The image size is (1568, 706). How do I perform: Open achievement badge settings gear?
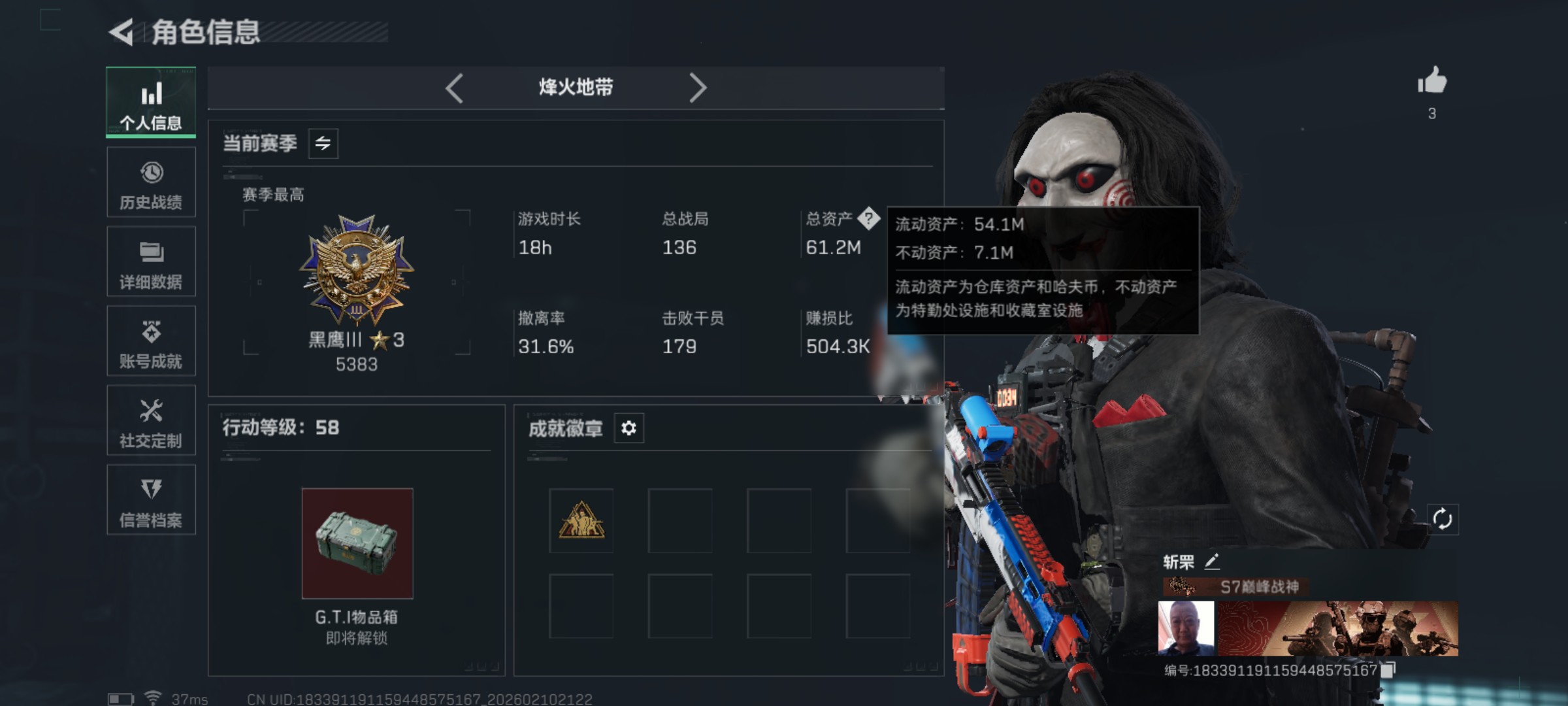(x=629, y=428)
